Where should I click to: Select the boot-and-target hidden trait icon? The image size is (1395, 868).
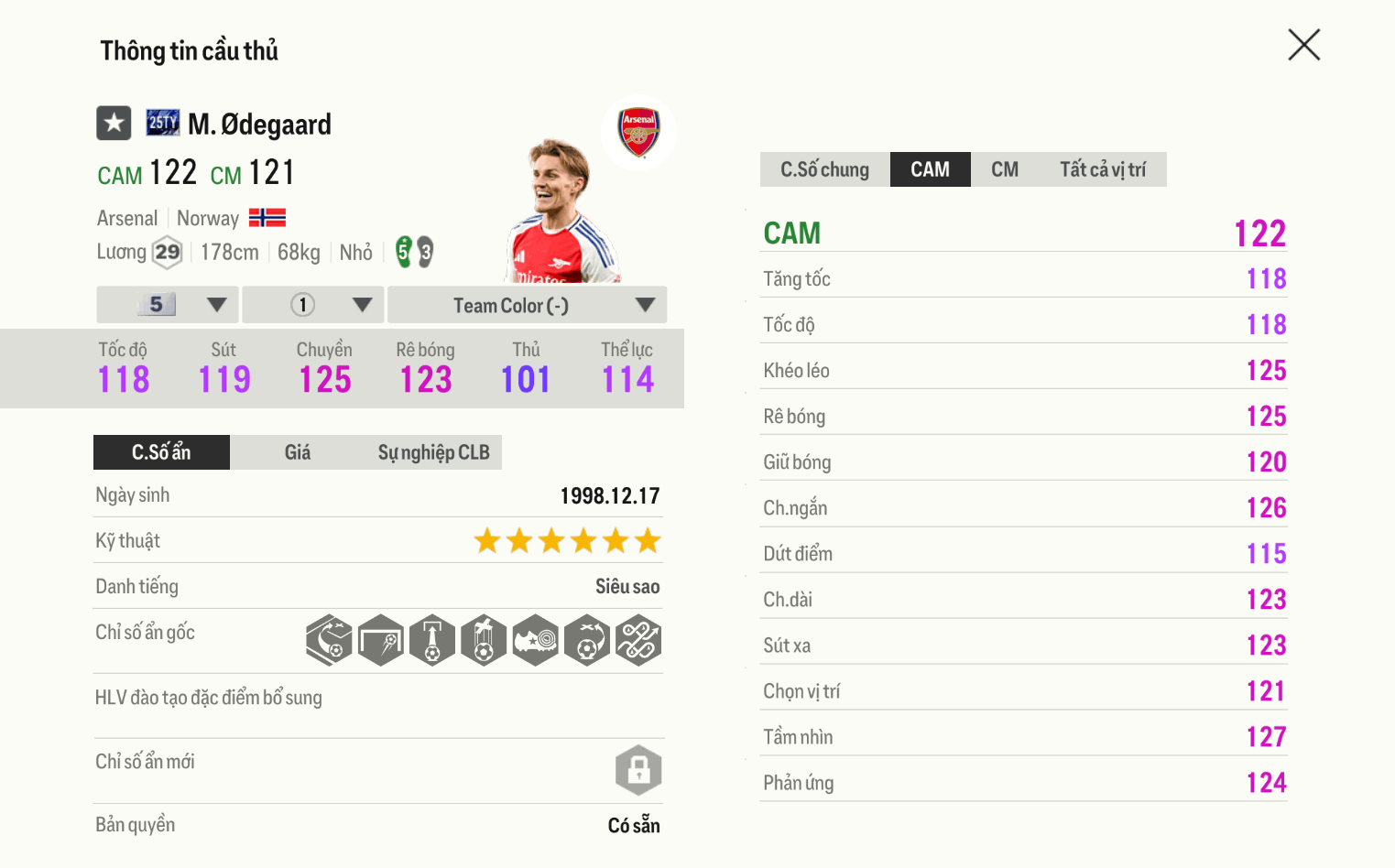(535, 640)
